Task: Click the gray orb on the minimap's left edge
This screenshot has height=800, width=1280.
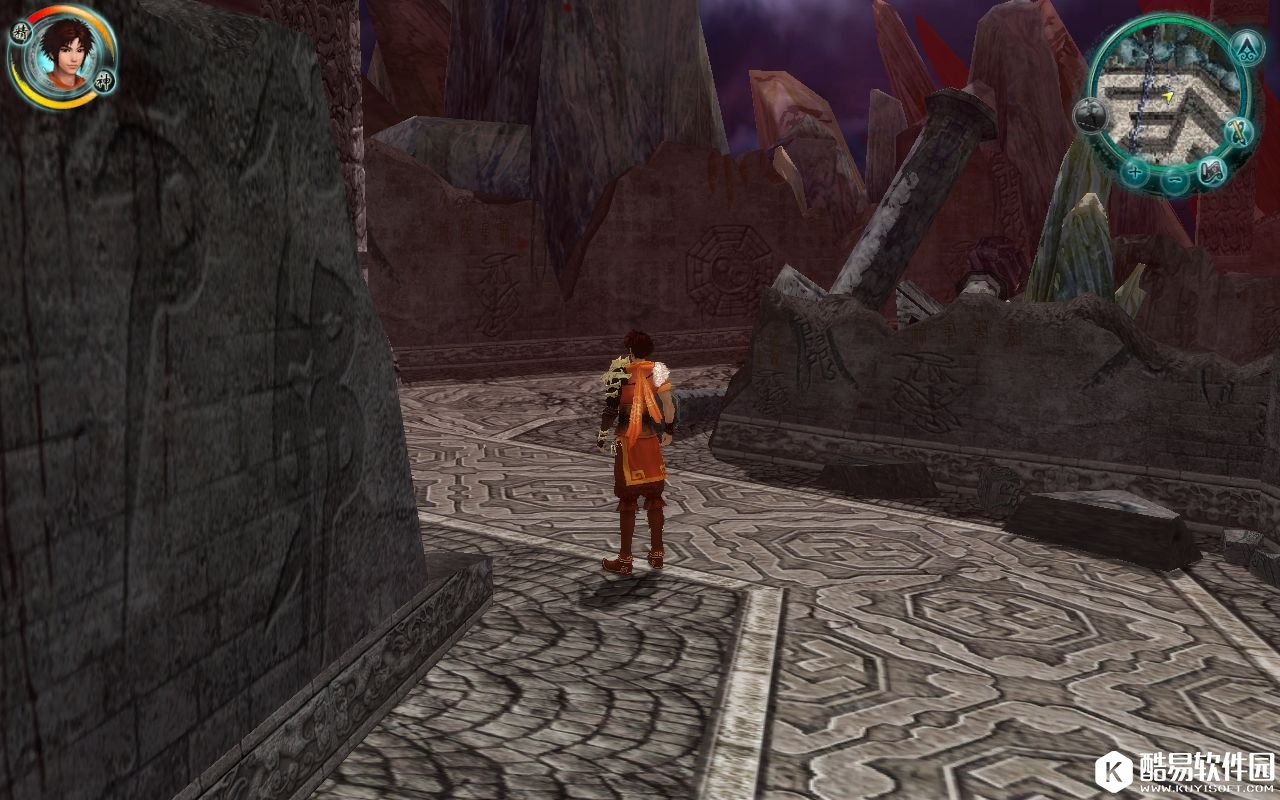Action: coord(1089,117)
